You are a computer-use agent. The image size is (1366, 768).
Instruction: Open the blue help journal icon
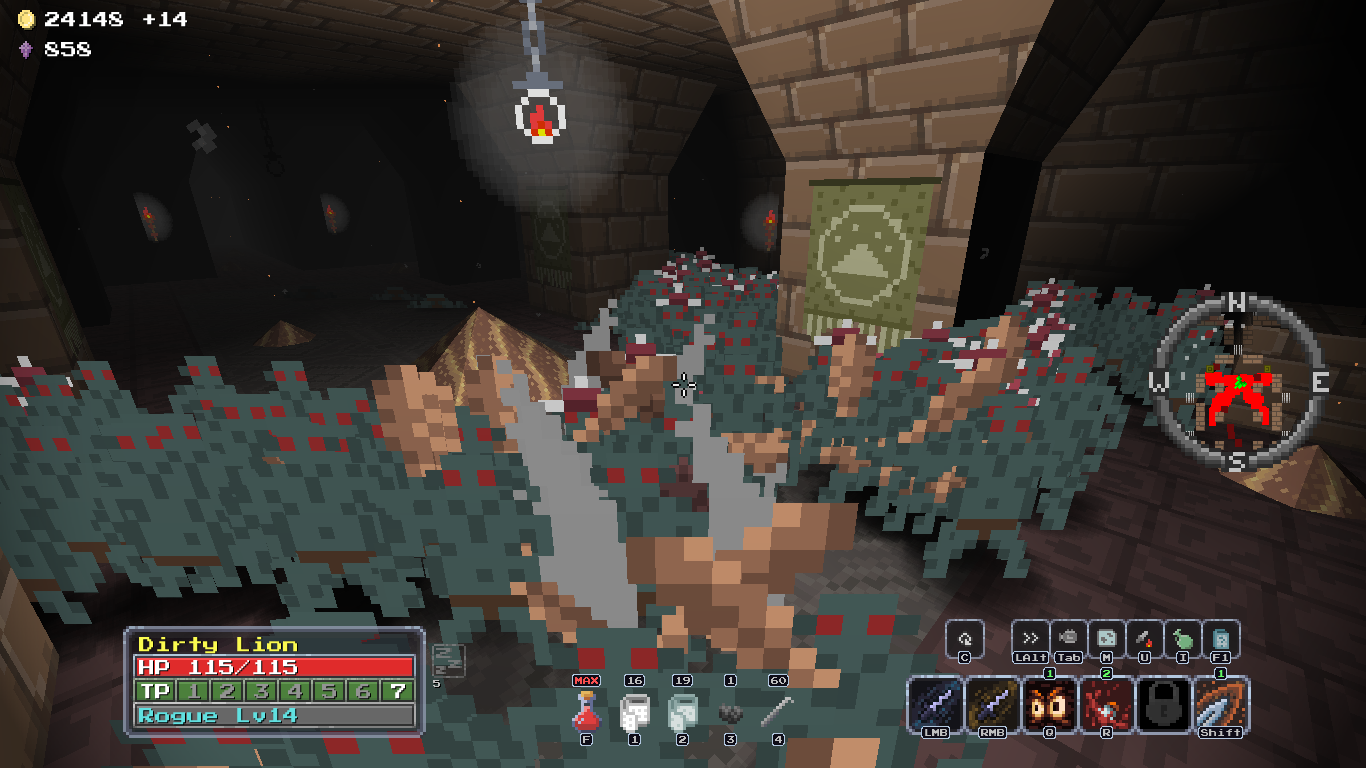[x=1221, y=639]
